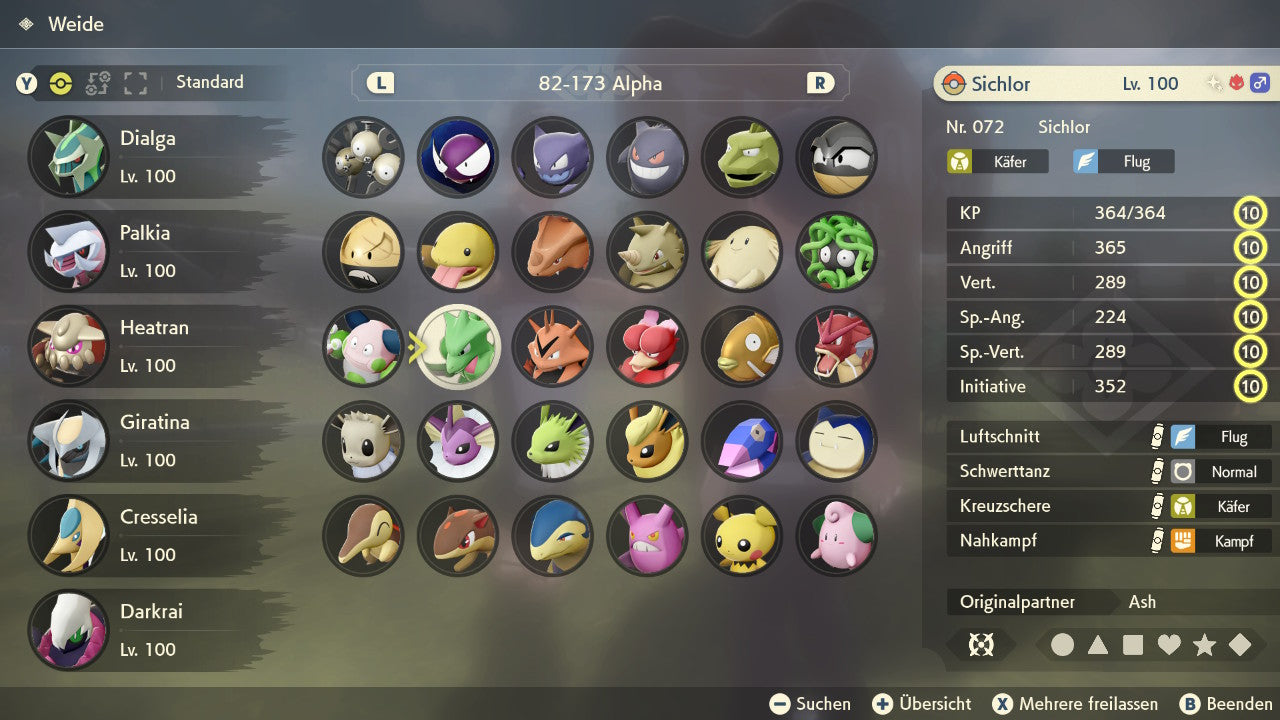Click the Initiative effort level 10 badge

click(x=1251, y=386)
